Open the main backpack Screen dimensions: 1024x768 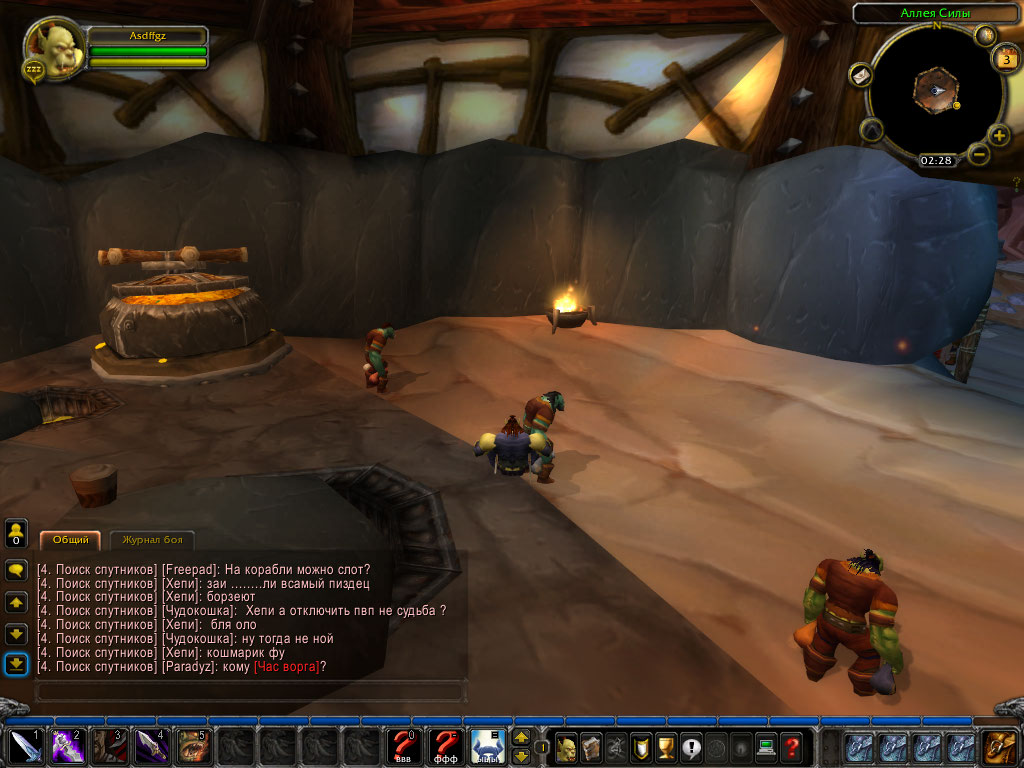(999, 747)
